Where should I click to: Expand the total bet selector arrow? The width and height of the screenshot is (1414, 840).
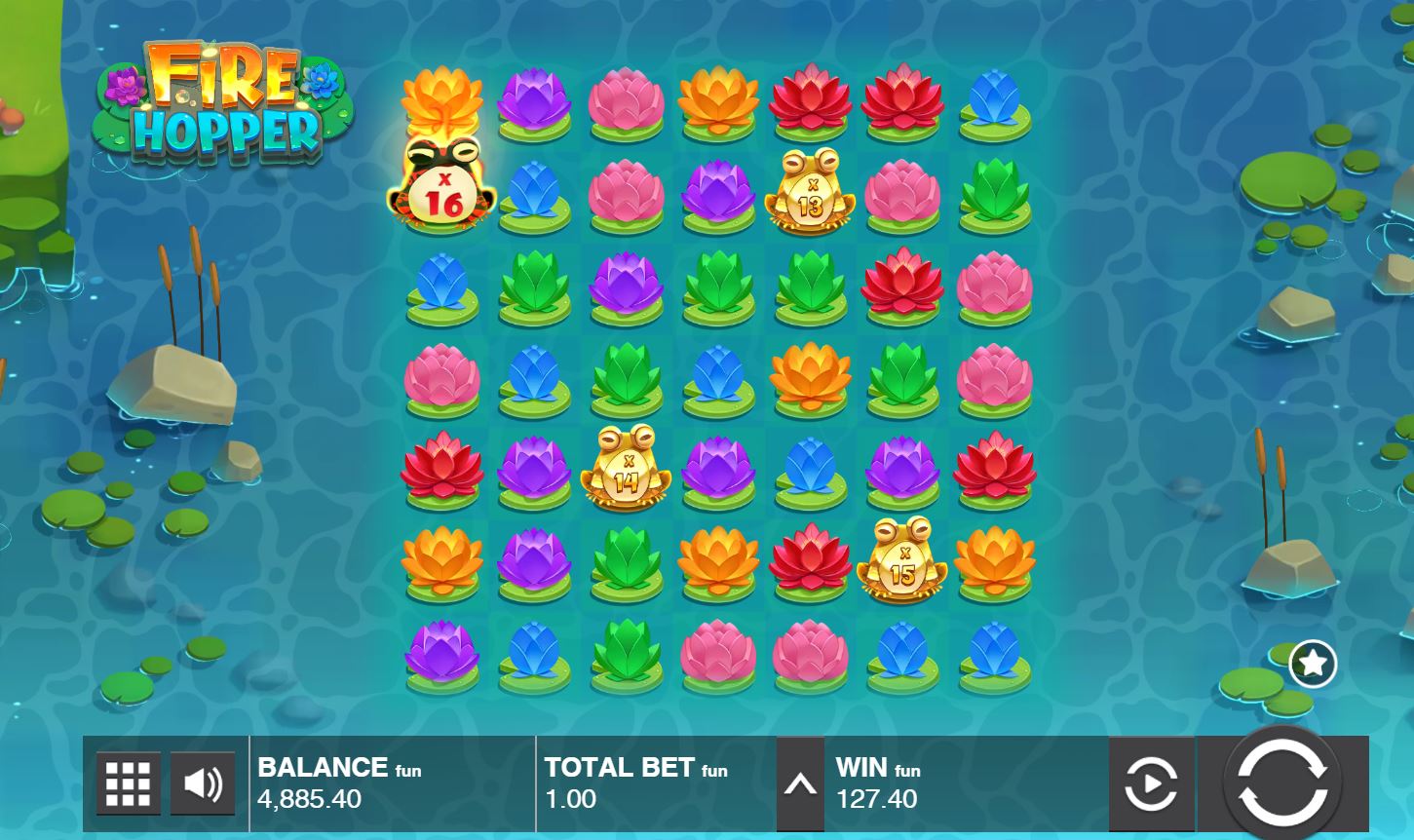(x=800, y=784)
